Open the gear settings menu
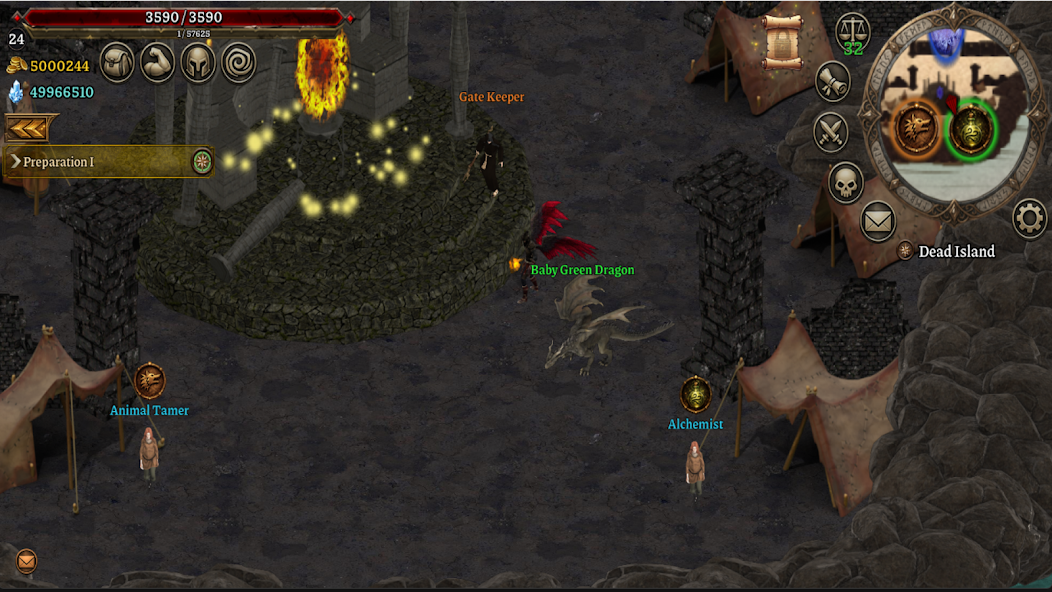The image size is (1052, 592). (1030, 218)
